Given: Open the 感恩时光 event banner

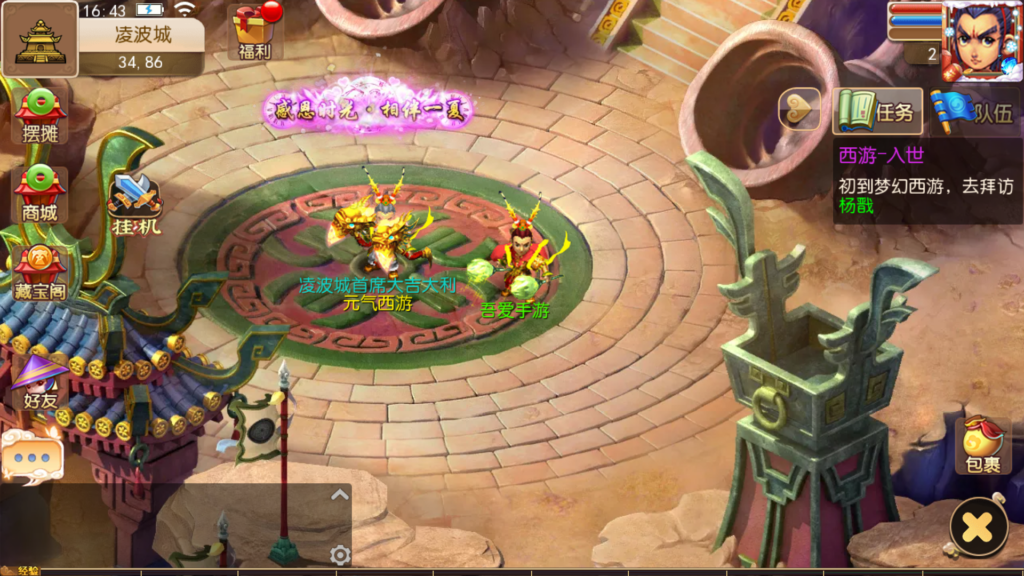Looking at the screenshot, I should coord(366,105).
